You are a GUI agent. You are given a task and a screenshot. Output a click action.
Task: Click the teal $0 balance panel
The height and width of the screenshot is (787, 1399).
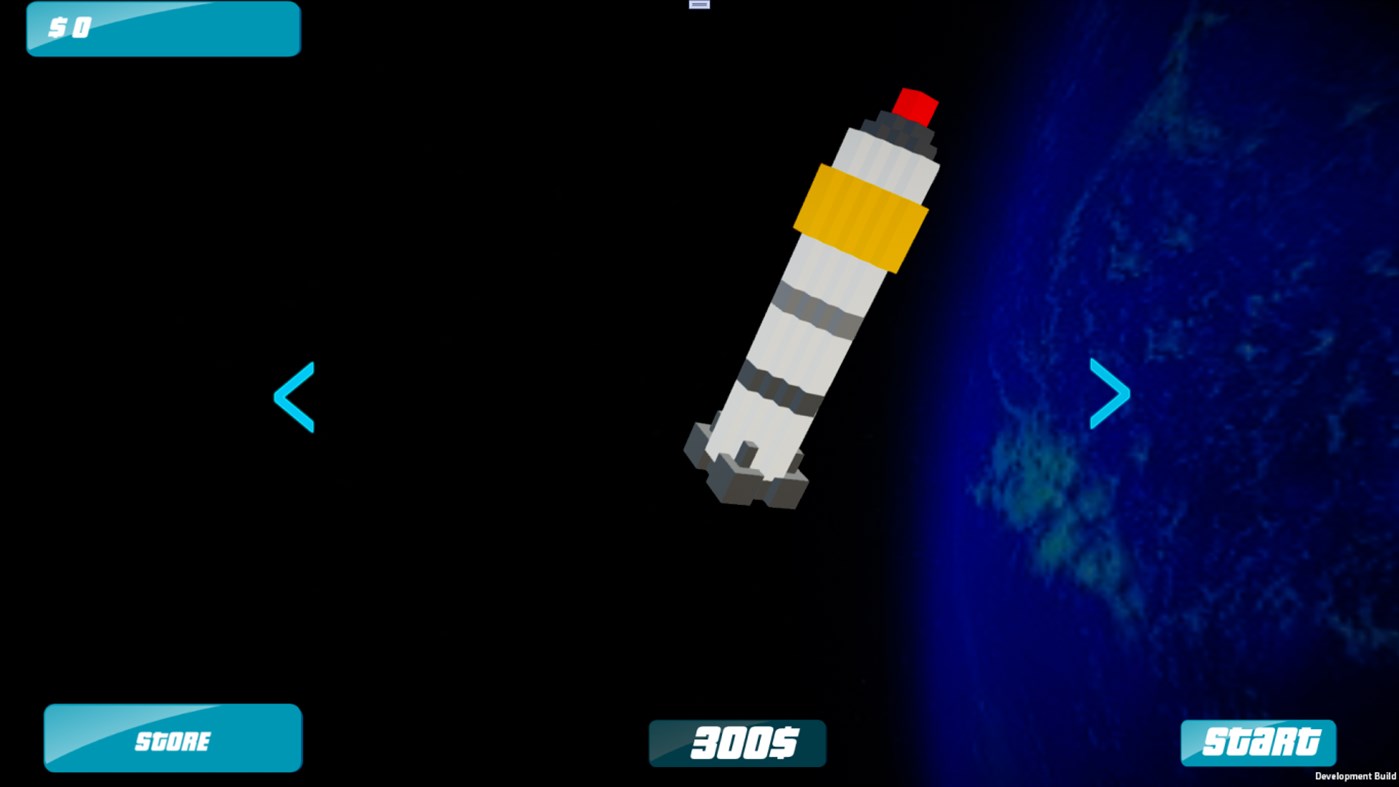pyautogui.click(x=163, y=28)
